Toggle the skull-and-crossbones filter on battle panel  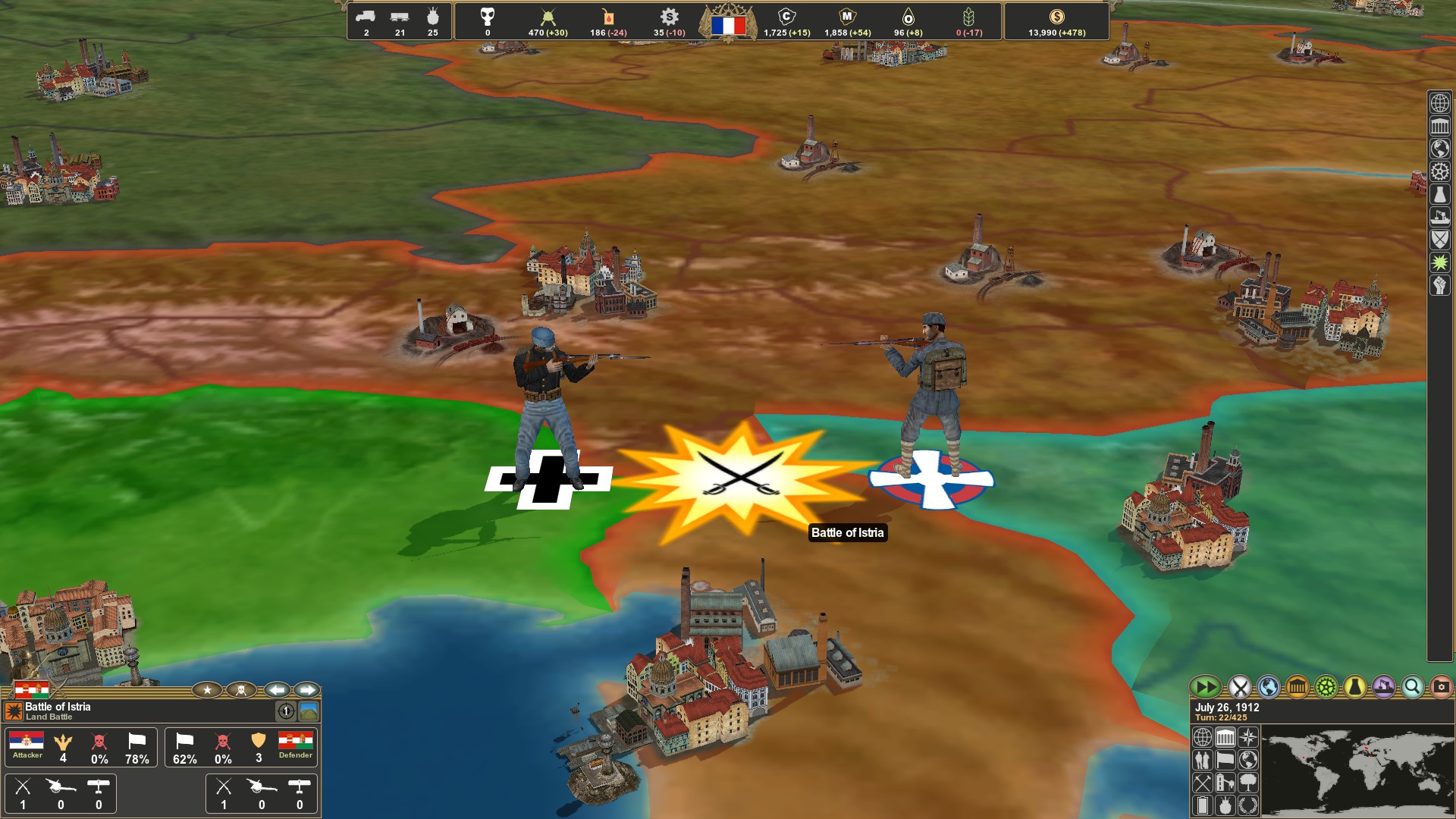click(240, 690)
